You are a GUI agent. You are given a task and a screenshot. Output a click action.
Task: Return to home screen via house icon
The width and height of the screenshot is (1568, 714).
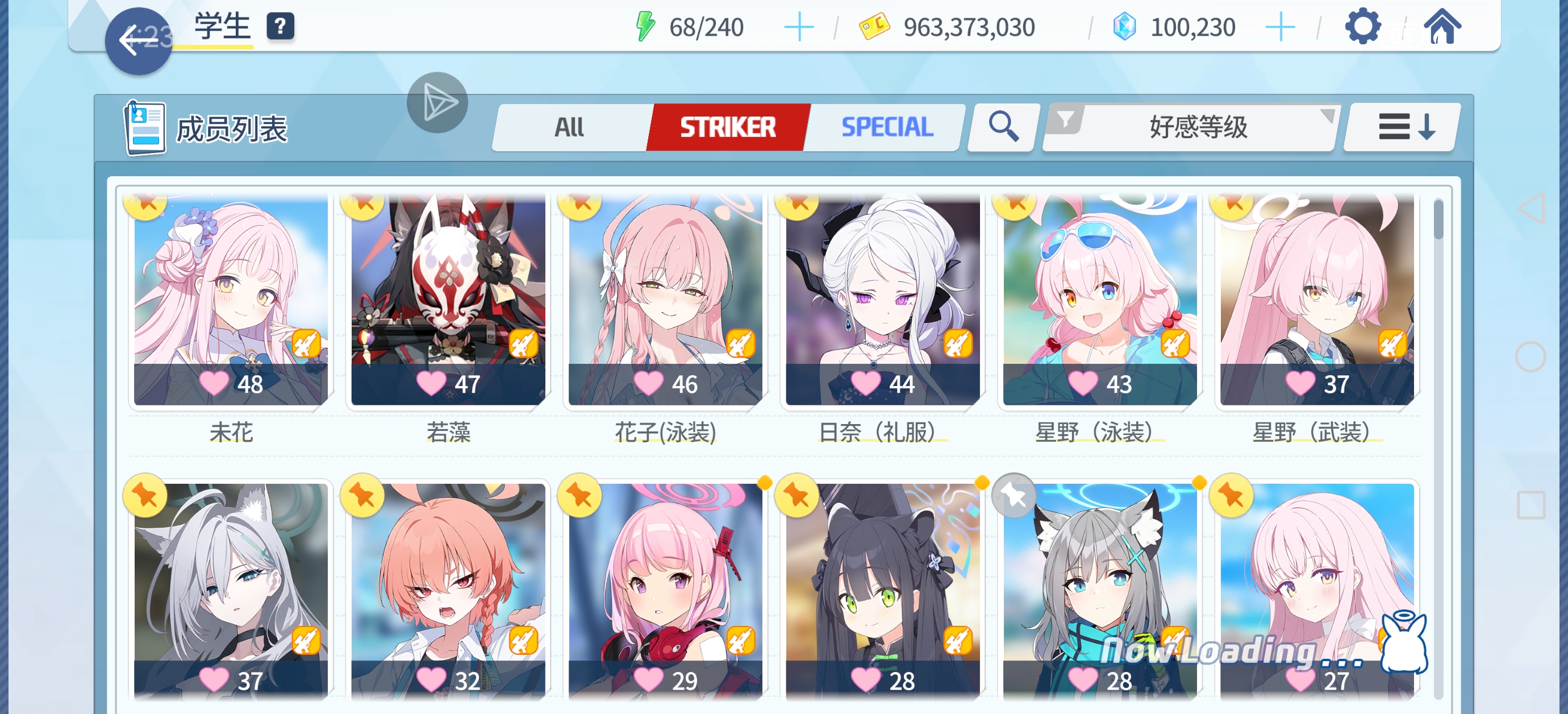click(1445, 26)
